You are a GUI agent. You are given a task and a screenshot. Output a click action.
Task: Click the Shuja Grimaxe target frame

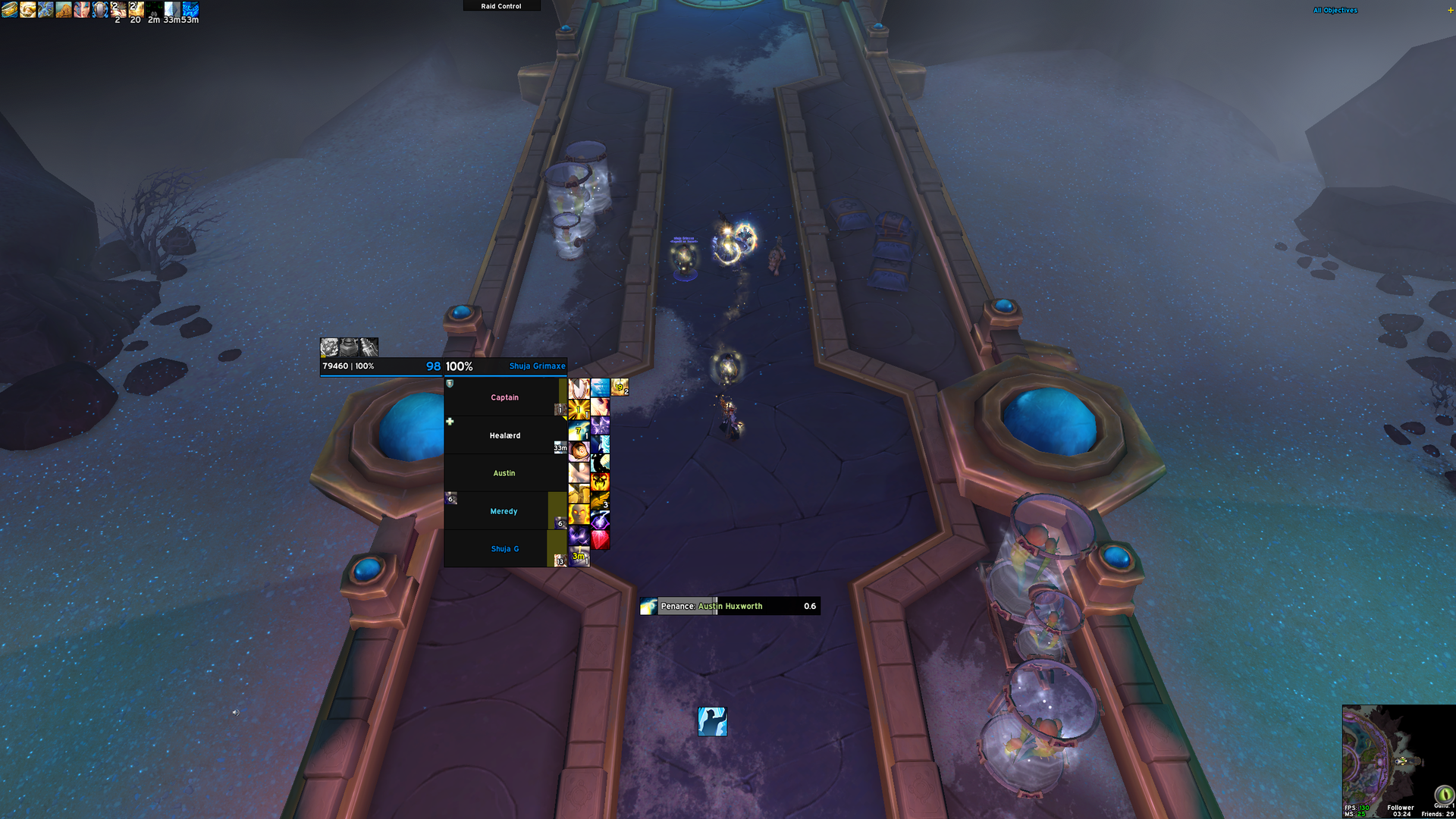coord(506,366)
